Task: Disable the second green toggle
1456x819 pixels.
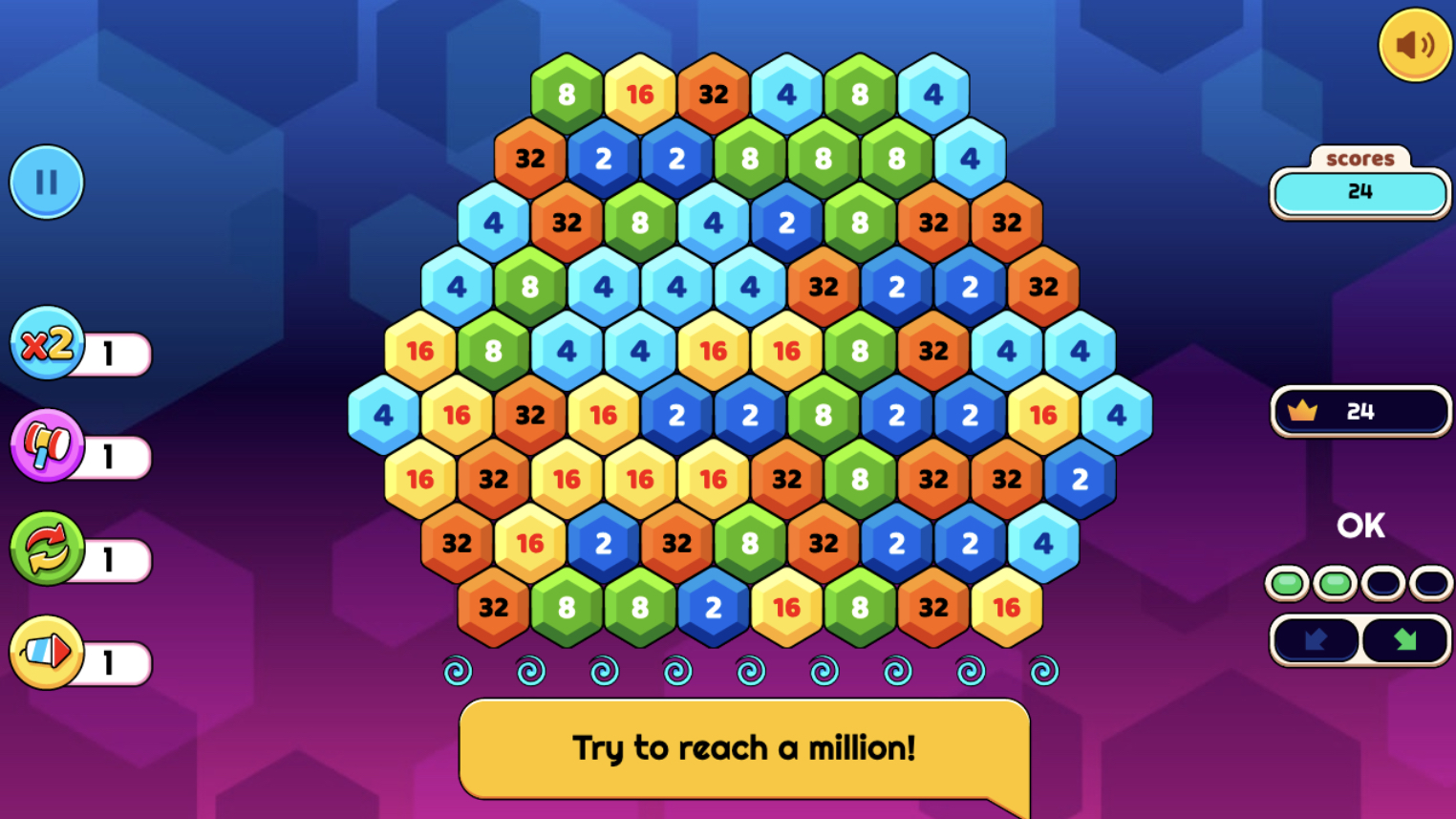Action: click(1334, 584)
